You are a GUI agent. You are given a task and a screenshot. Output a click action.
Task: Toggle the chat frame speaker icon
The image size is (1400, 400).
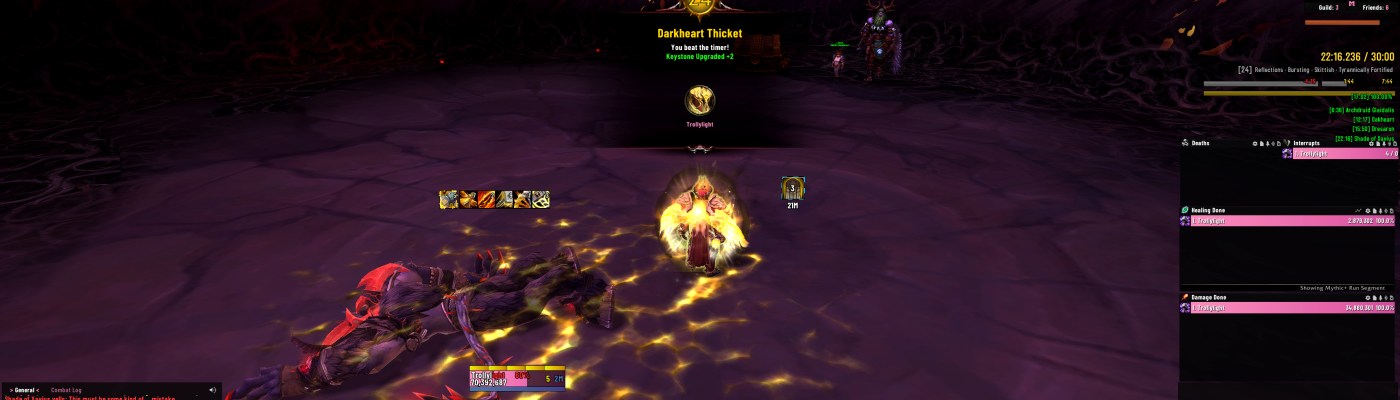coord(212,390)
